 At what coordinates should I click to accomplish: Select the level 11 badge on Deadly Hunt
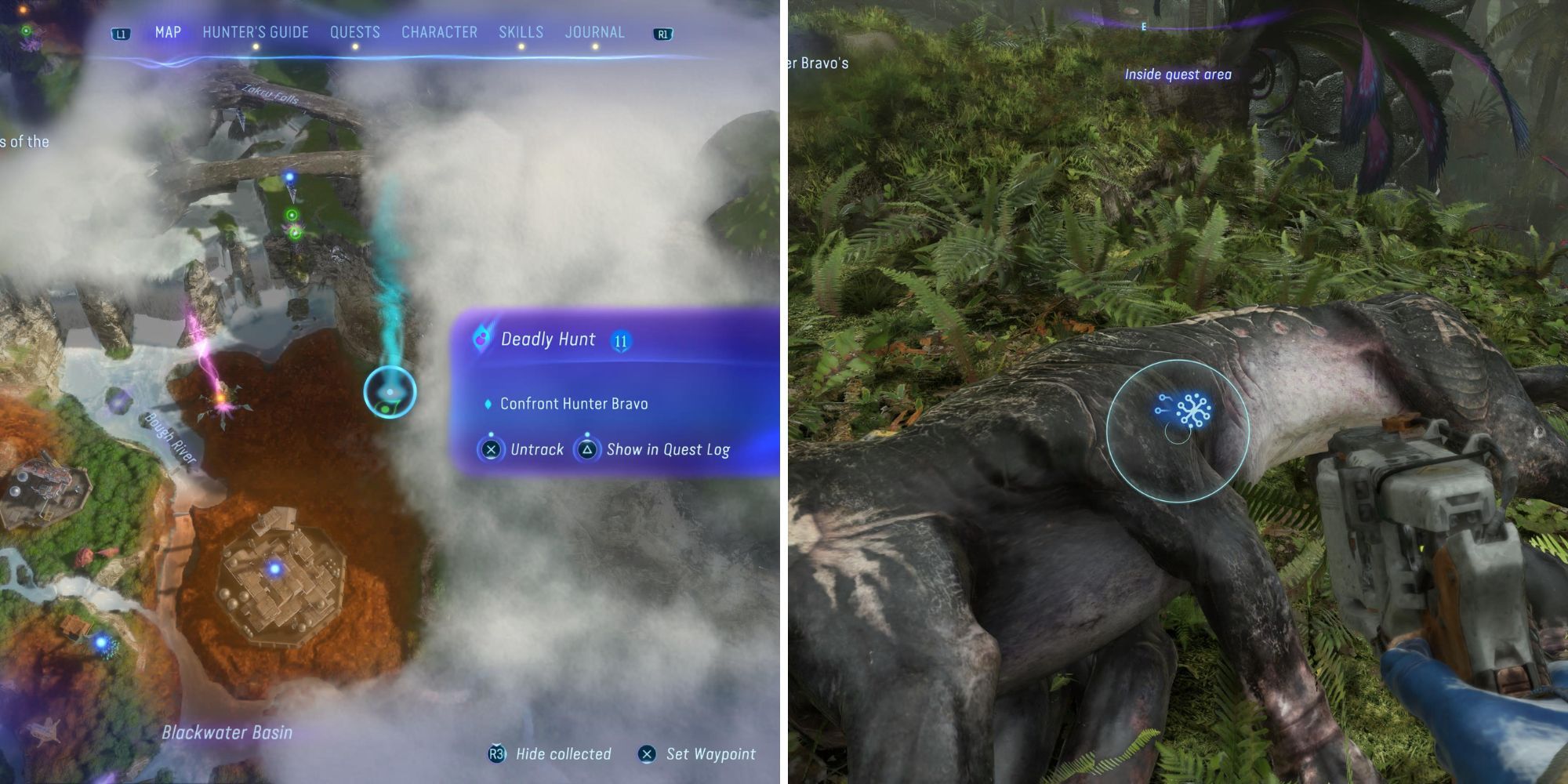click(x=620, y=340)
